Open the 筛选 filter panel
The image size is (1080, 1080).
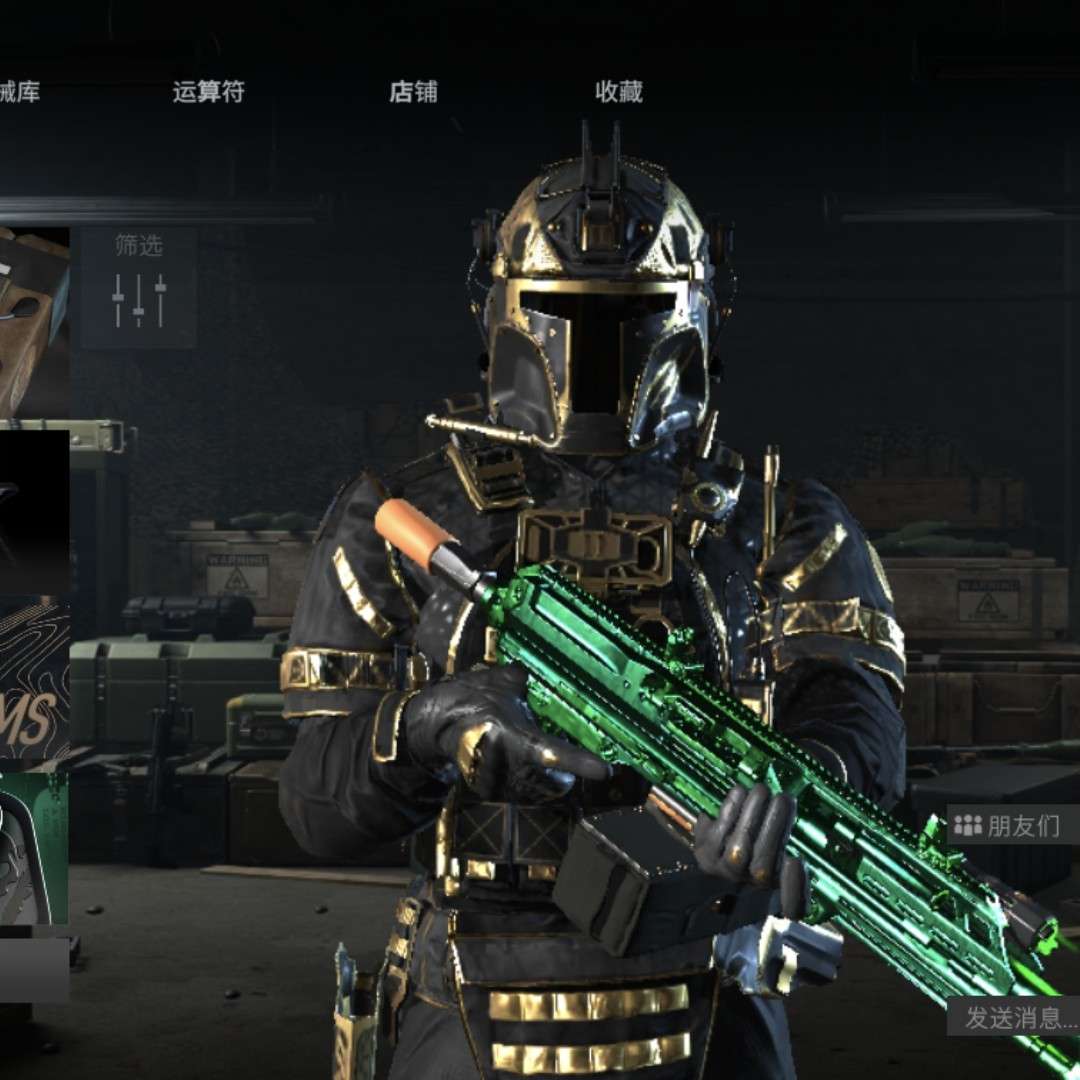click(x=138, y=287)
